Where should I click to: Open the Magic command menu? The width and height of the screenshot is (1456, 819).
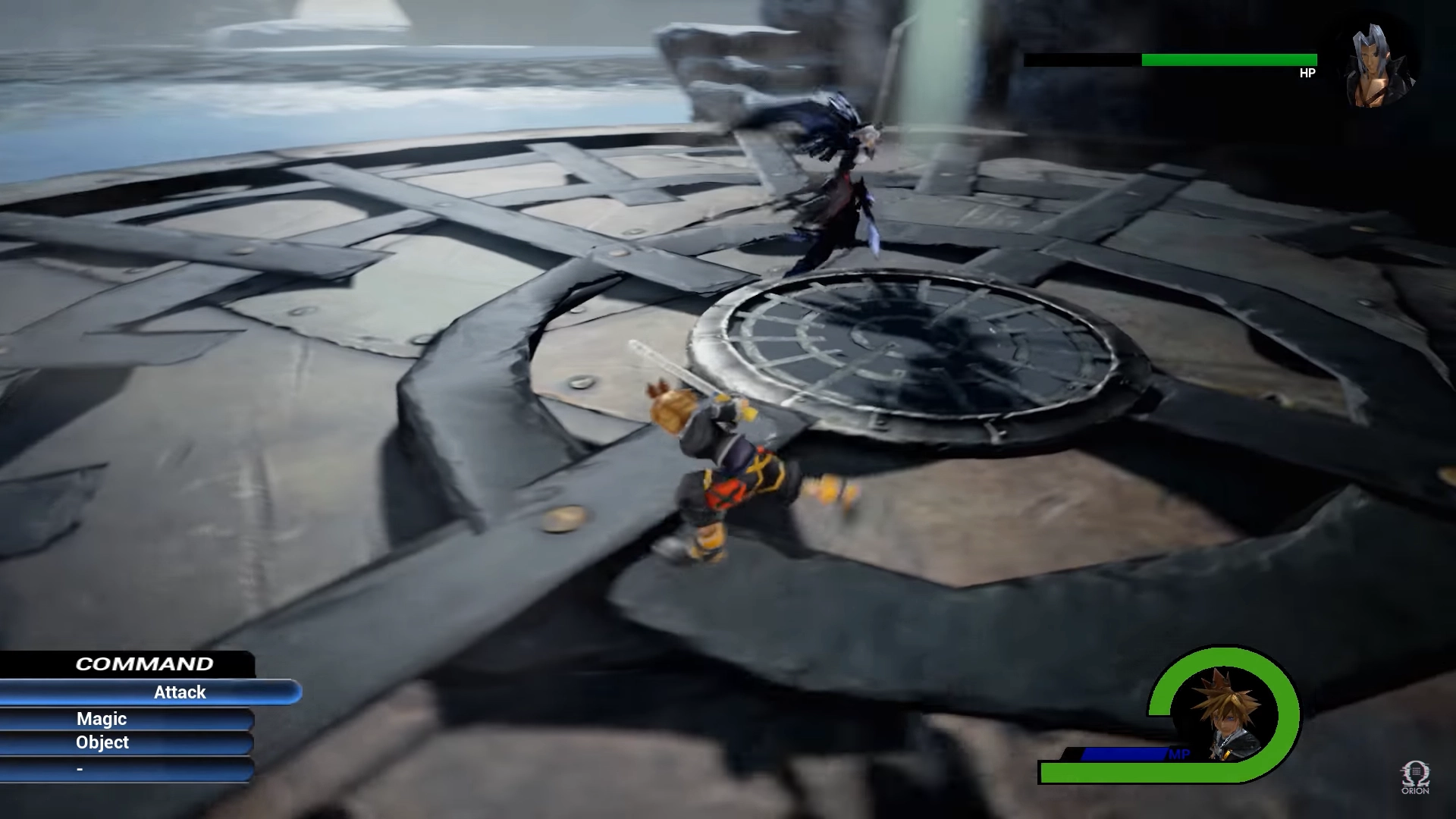click(102, 719)
